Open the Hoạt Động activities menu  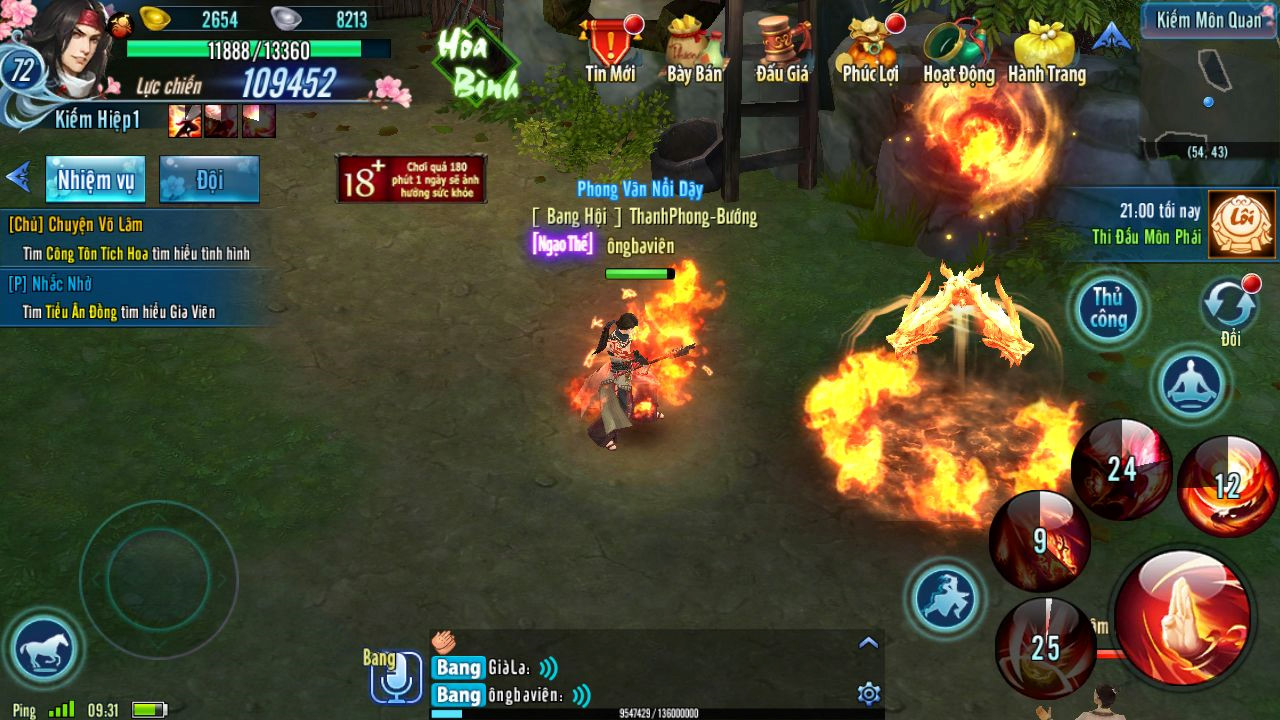pos(958,48)
